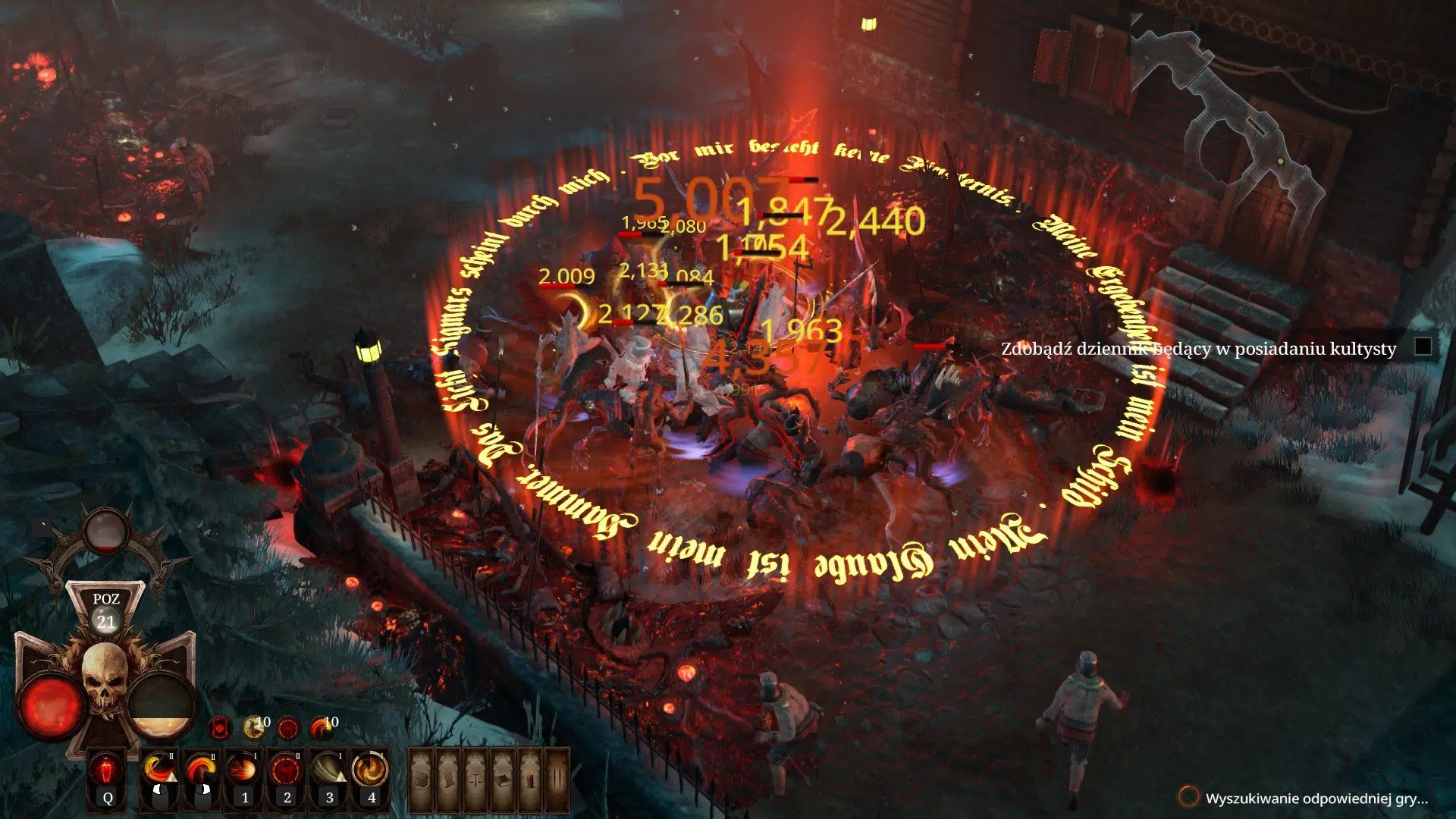Click the red cross healing icon above the hotbar
Viewport: 1456px width, 819px height.
coord(221,728)
